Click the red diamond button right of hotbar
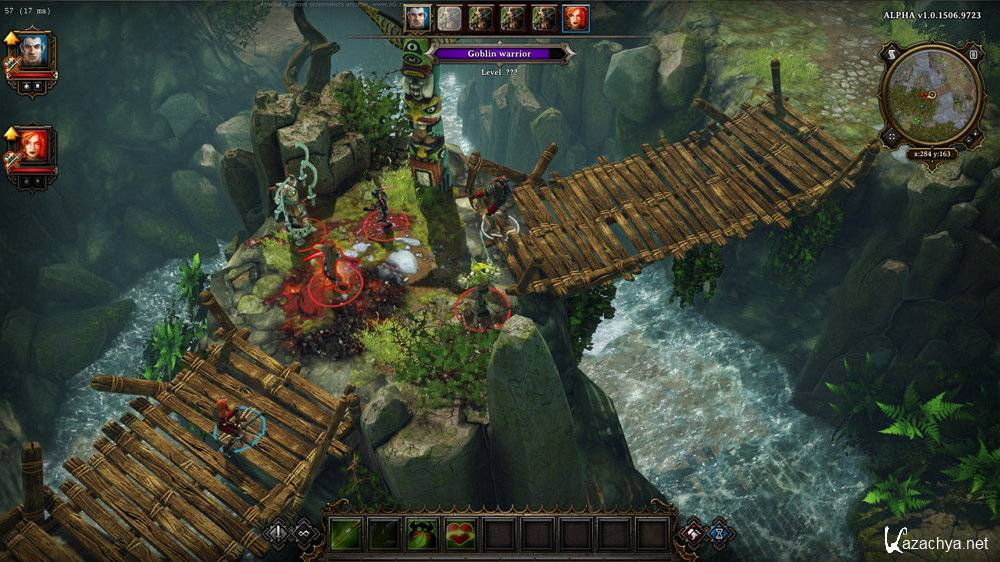Screen dimensions: 1000x562 692,533
